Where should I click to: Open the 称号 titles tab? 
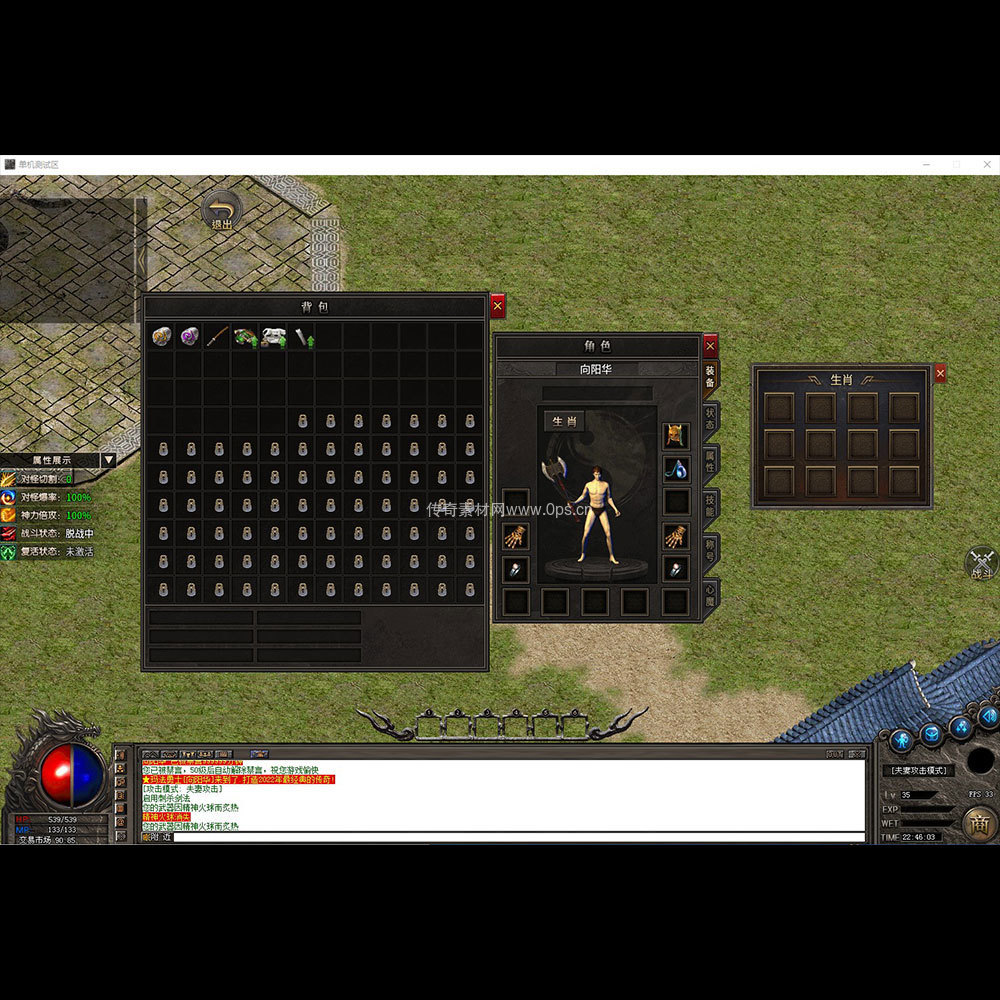710,550
